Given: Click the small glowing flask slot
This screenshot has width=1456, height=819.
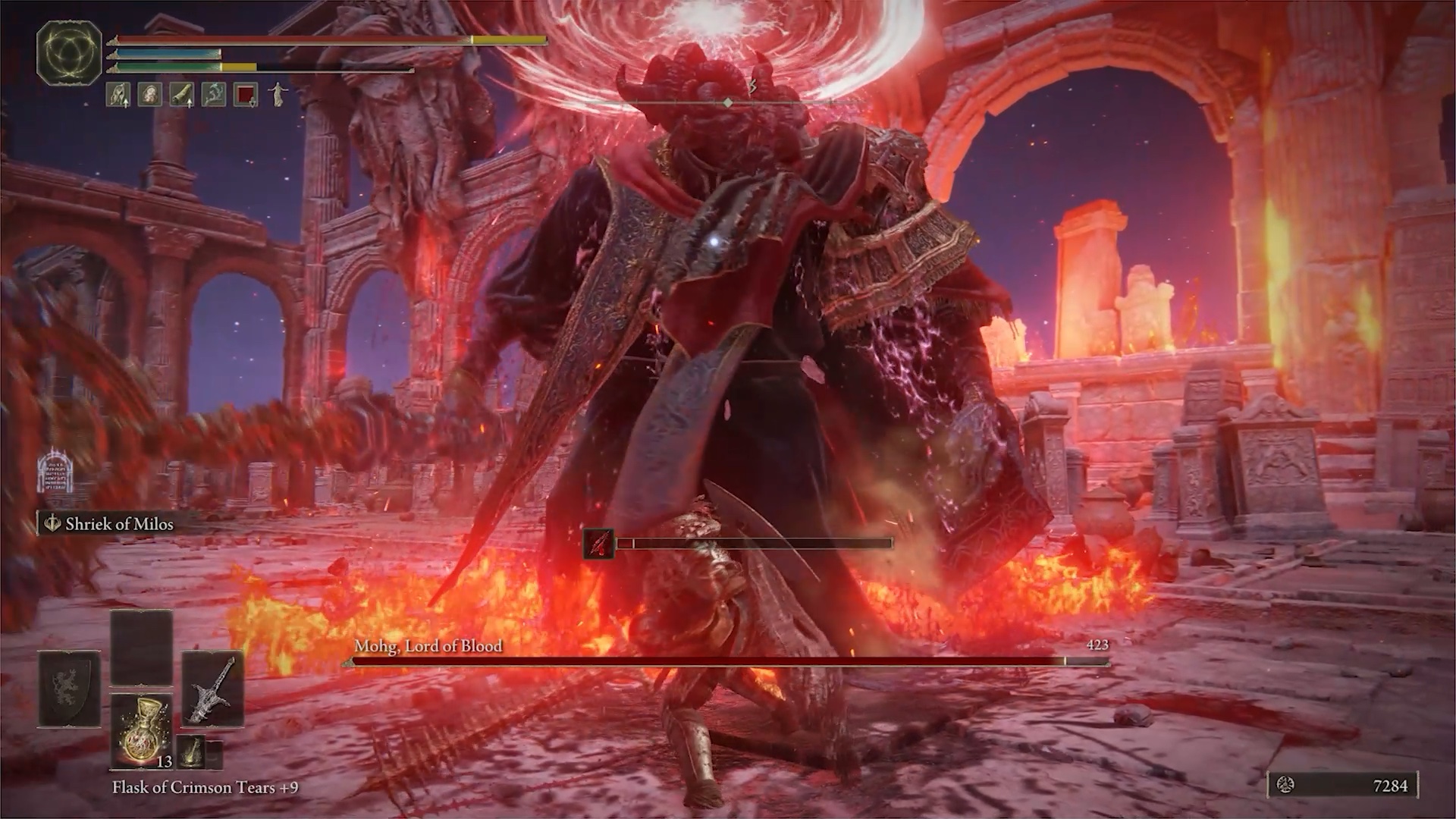Looking at the screenshot, I should pyautogui.click(x=192, y=753).
